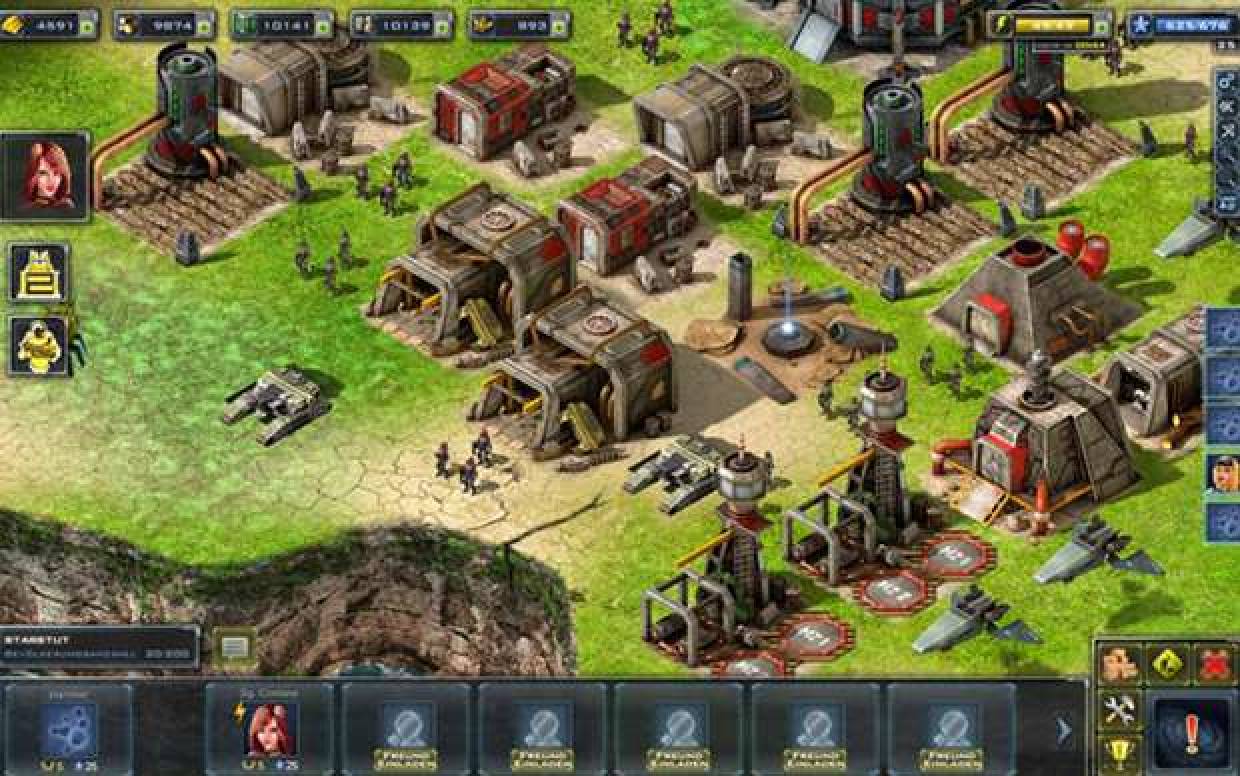Click the soldier portrait on side panel

[1224, 472]
